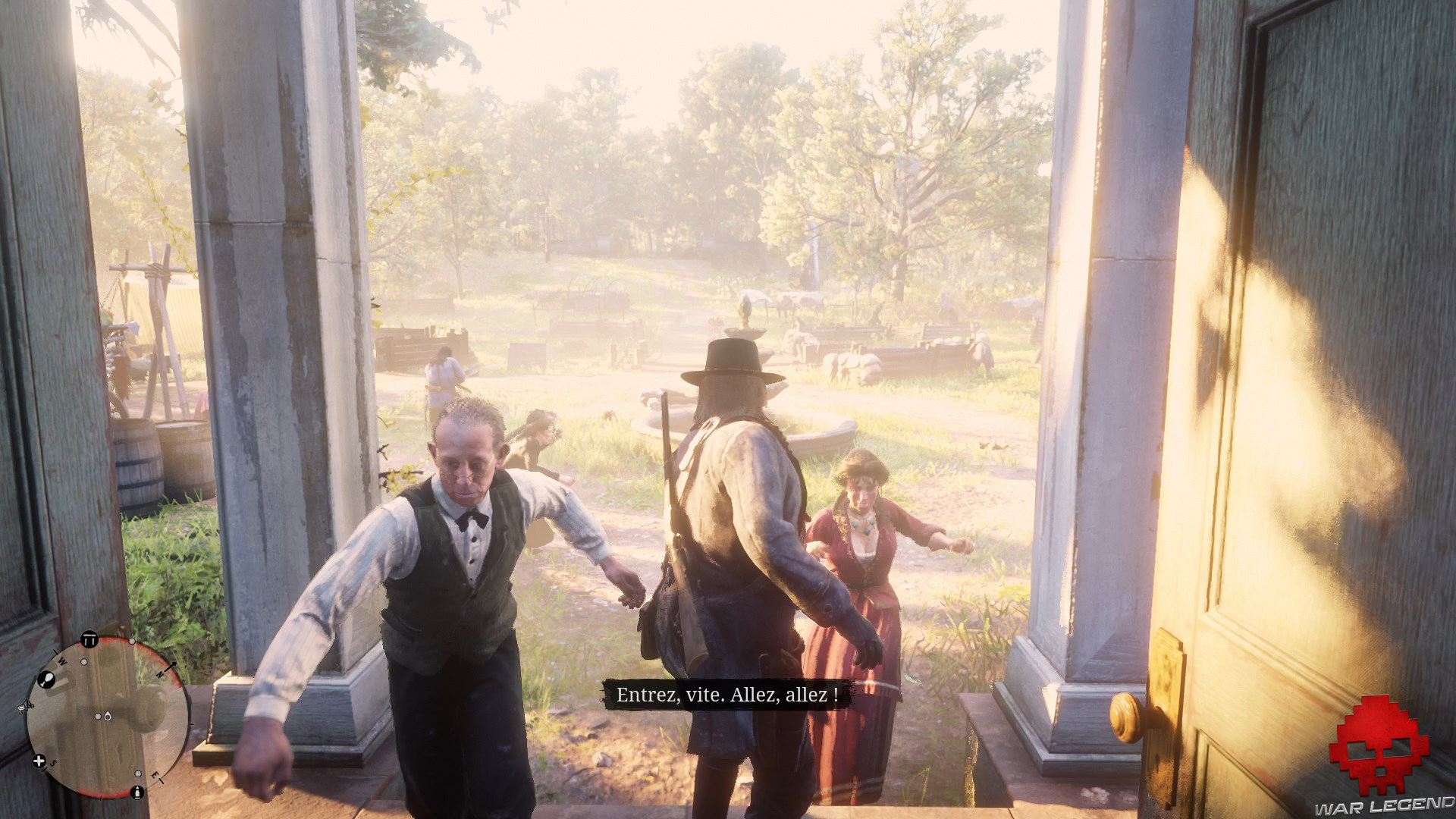Click the water droplet marker on the minimap
The width and height of the screenshot is (1456, 819).
[x=108, y=716]
